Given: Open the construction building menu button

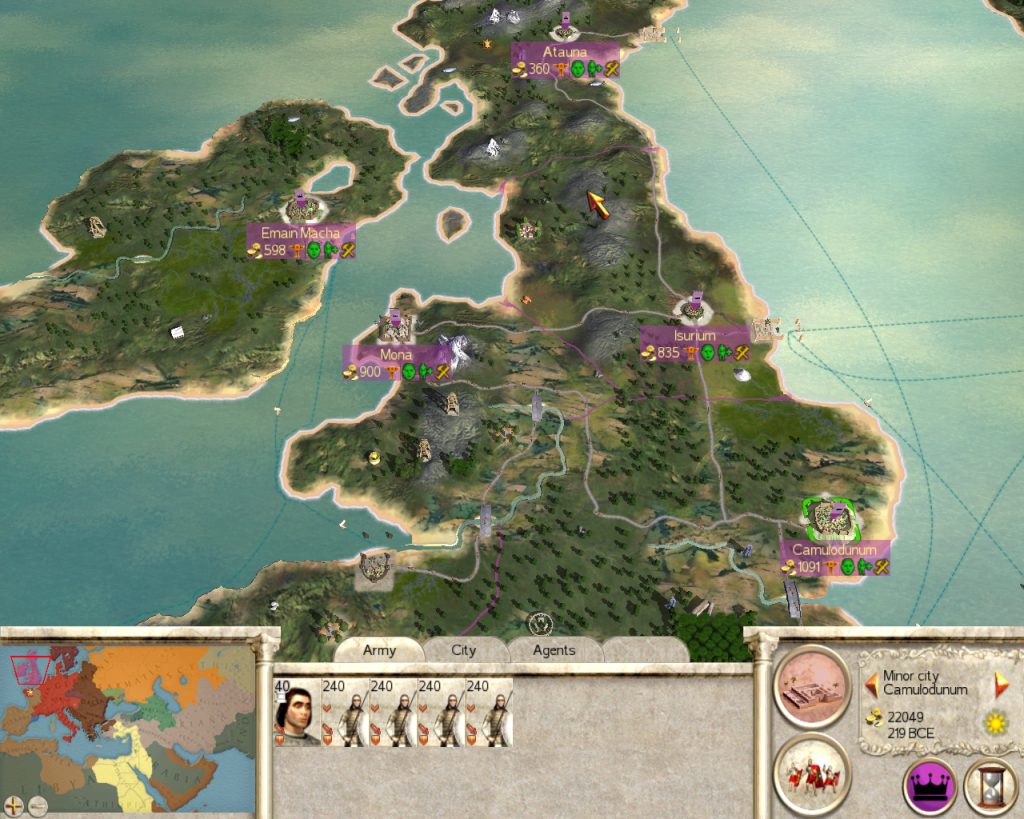Looking at the screenshot, I should tap(811, 683).
